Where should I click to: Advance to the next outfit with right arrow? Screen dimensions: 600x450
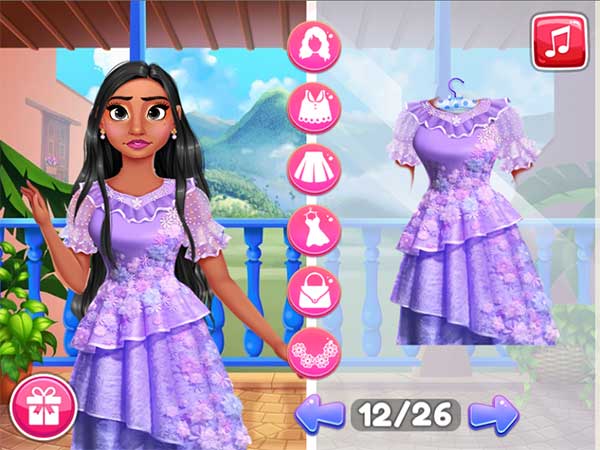[494, 414]
